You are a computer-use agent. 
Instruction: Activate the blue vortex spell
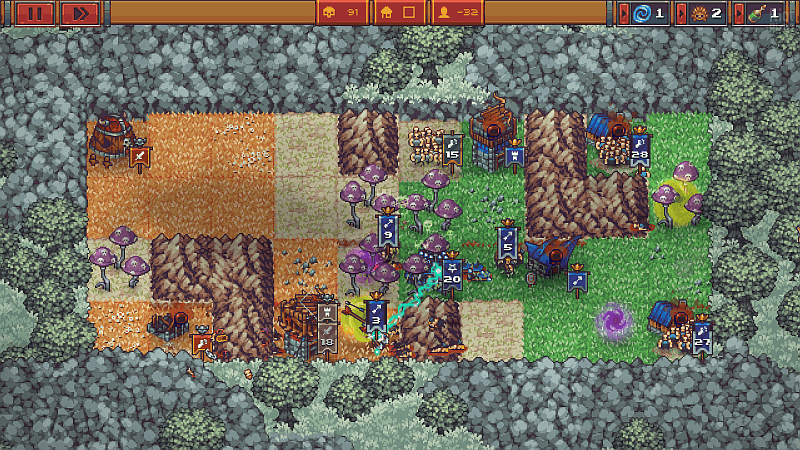(x=649, y=13)
